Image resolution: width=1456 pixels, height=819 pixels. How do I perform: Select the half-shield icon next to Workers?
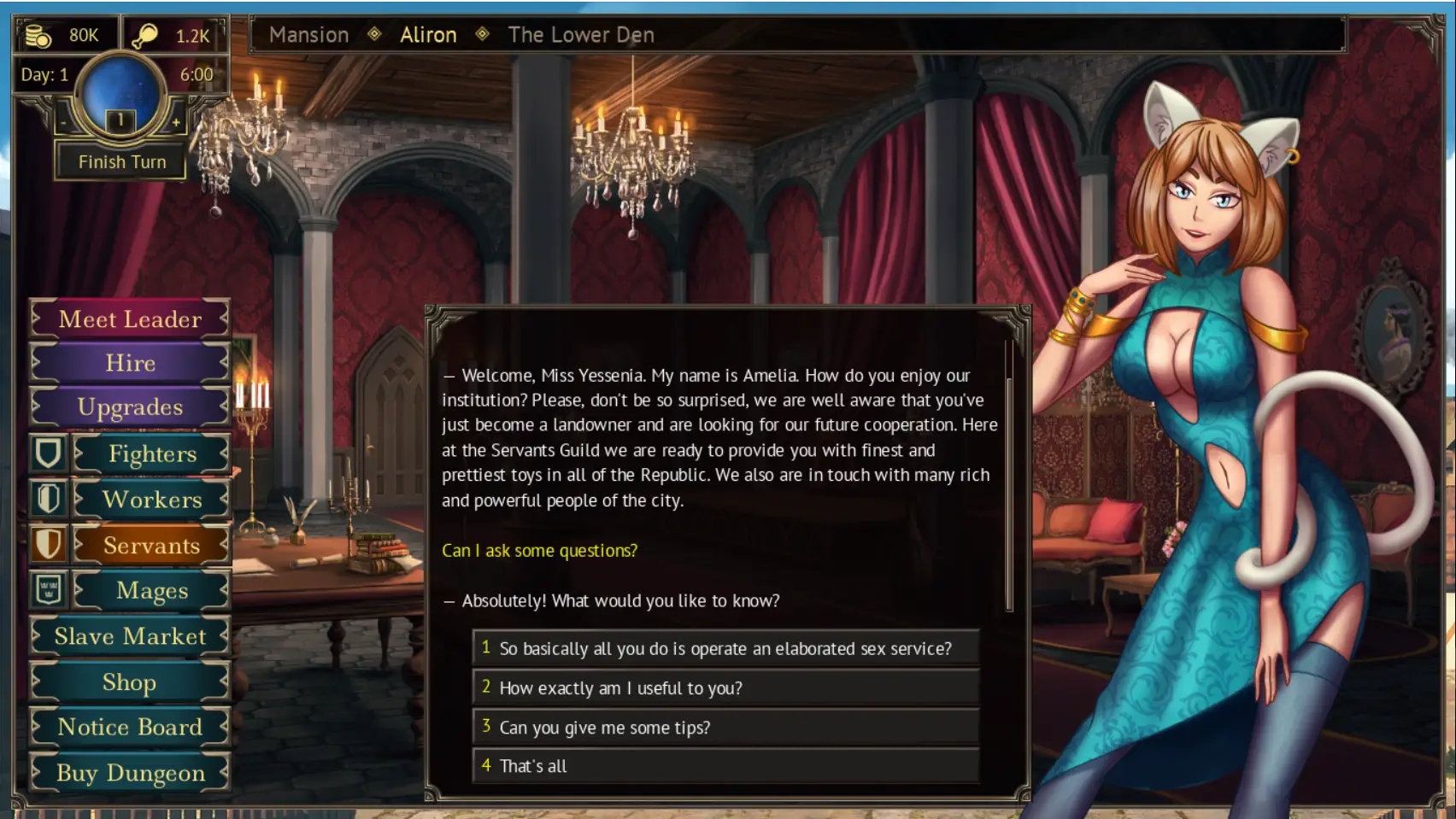(x=49, y=499)
